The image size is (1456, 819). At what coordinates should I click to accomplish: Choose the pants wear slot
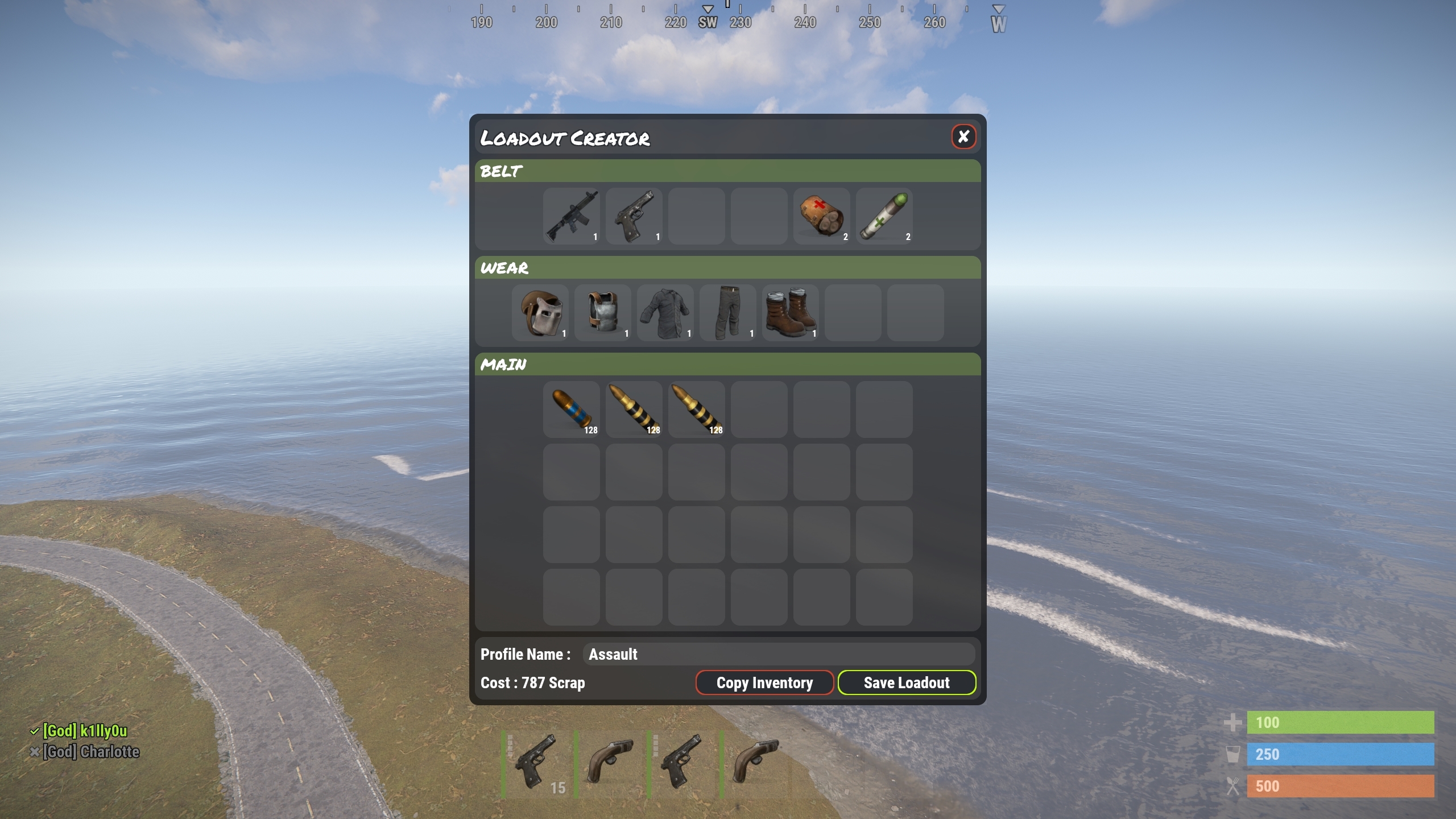click(x=728, y=313)
